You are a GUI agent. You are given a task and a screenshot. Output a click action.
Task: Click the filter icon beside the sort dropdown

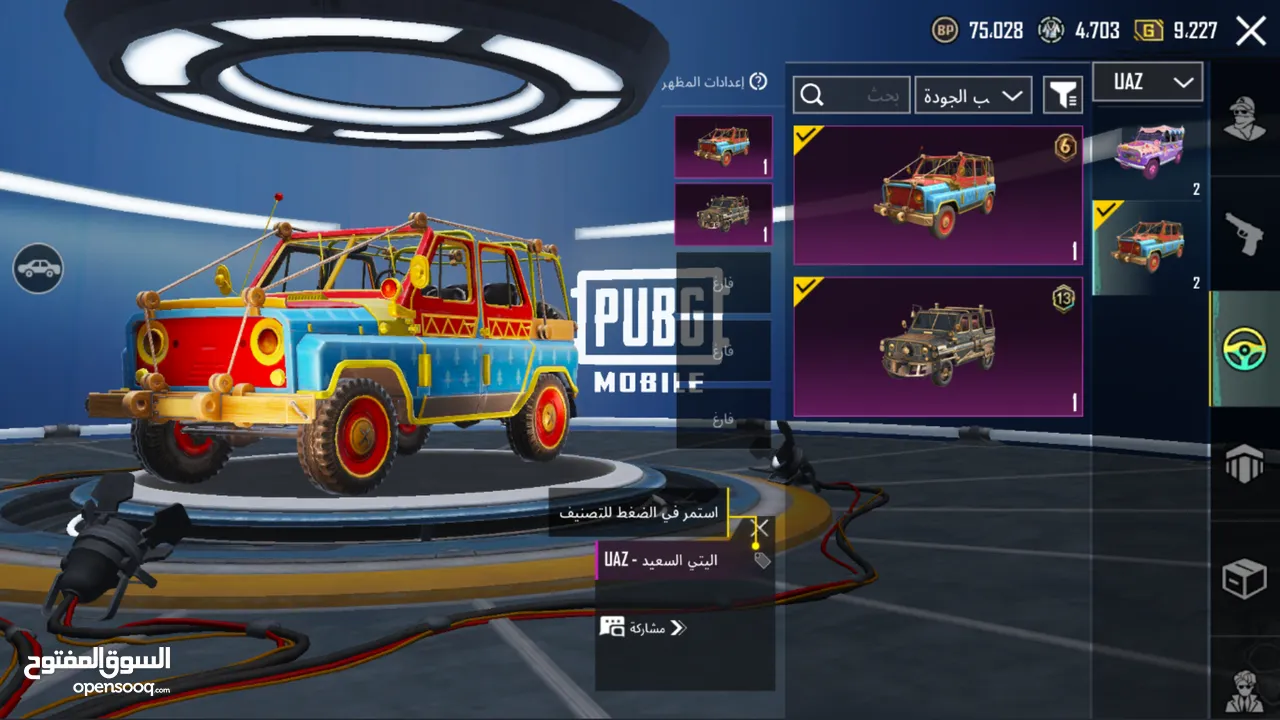[x=1063, y=95]
